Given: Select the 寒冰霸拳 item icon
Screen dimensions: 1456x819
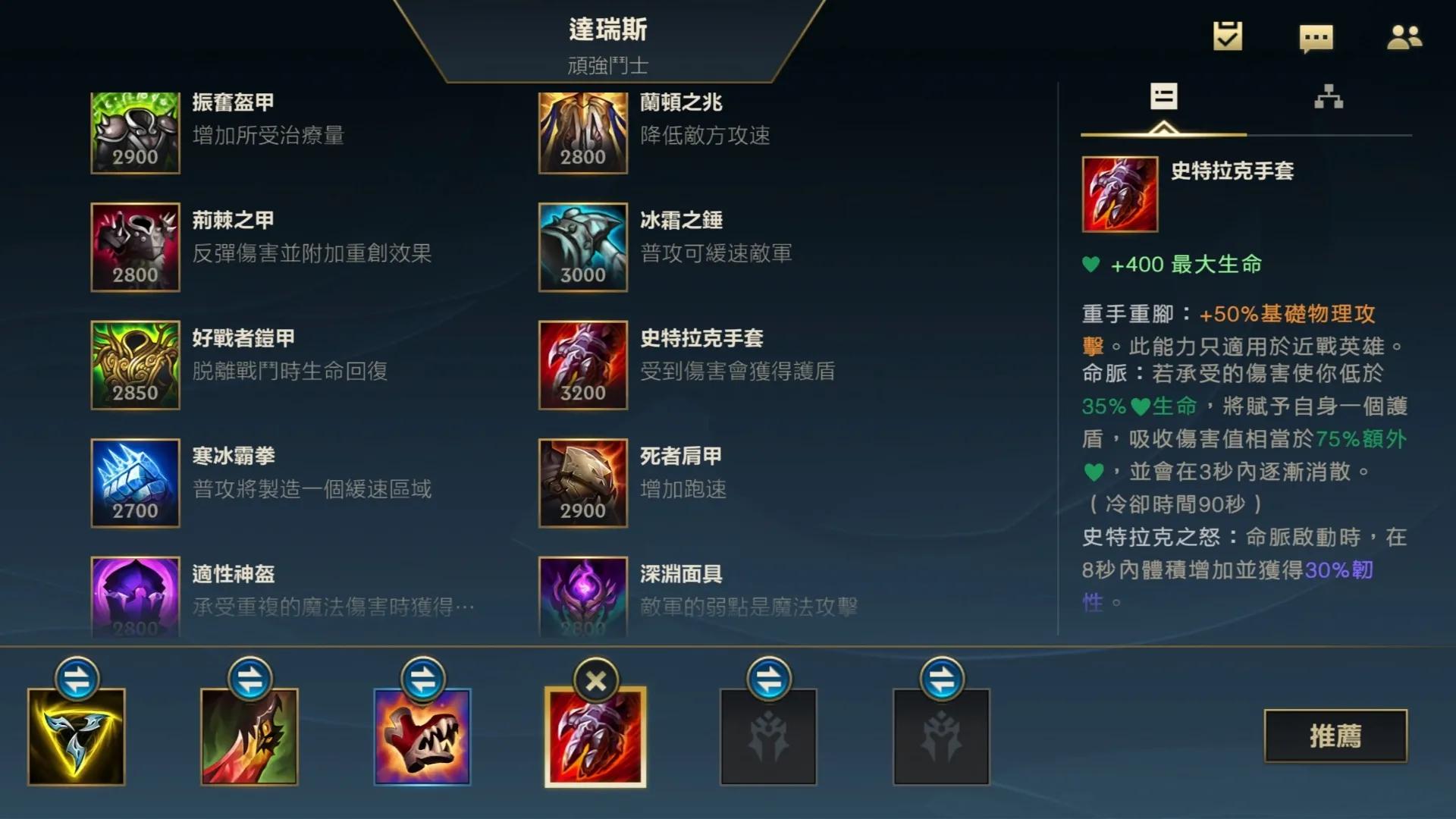Looking at the screenshot, I should [134, 483].
